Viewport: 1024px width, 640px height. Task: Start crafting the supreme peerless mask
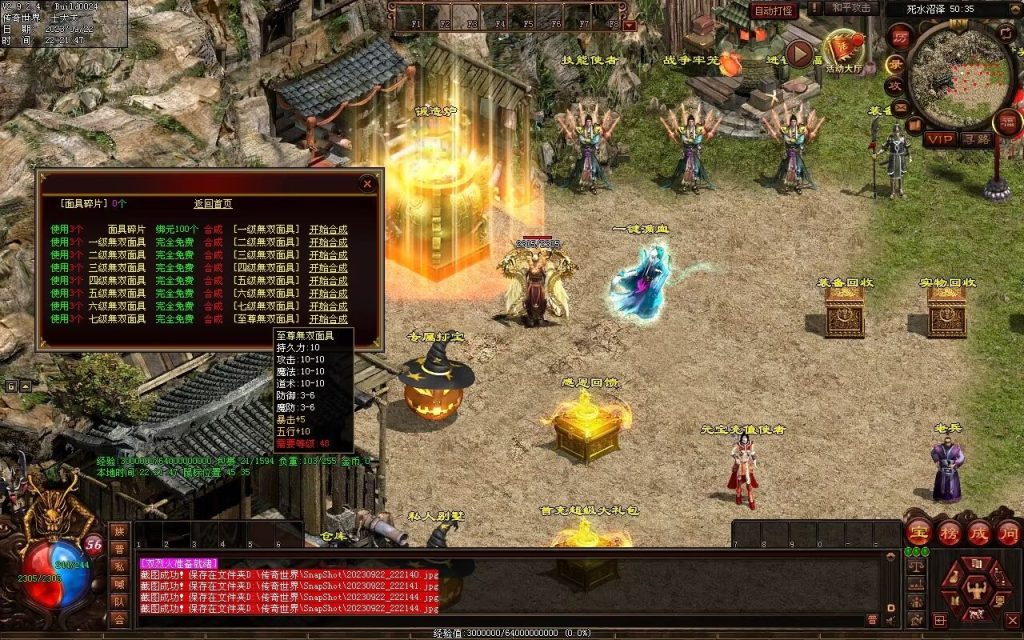point(328,319)
